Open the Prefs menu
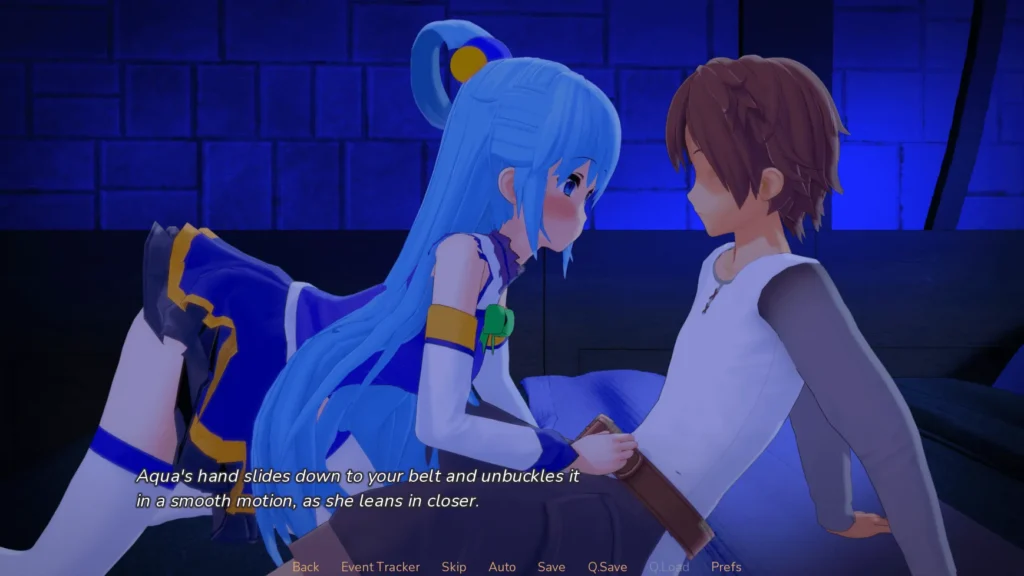Image resolution: width=1024 pixels, height=576 pixels. [x=726, y=567]
